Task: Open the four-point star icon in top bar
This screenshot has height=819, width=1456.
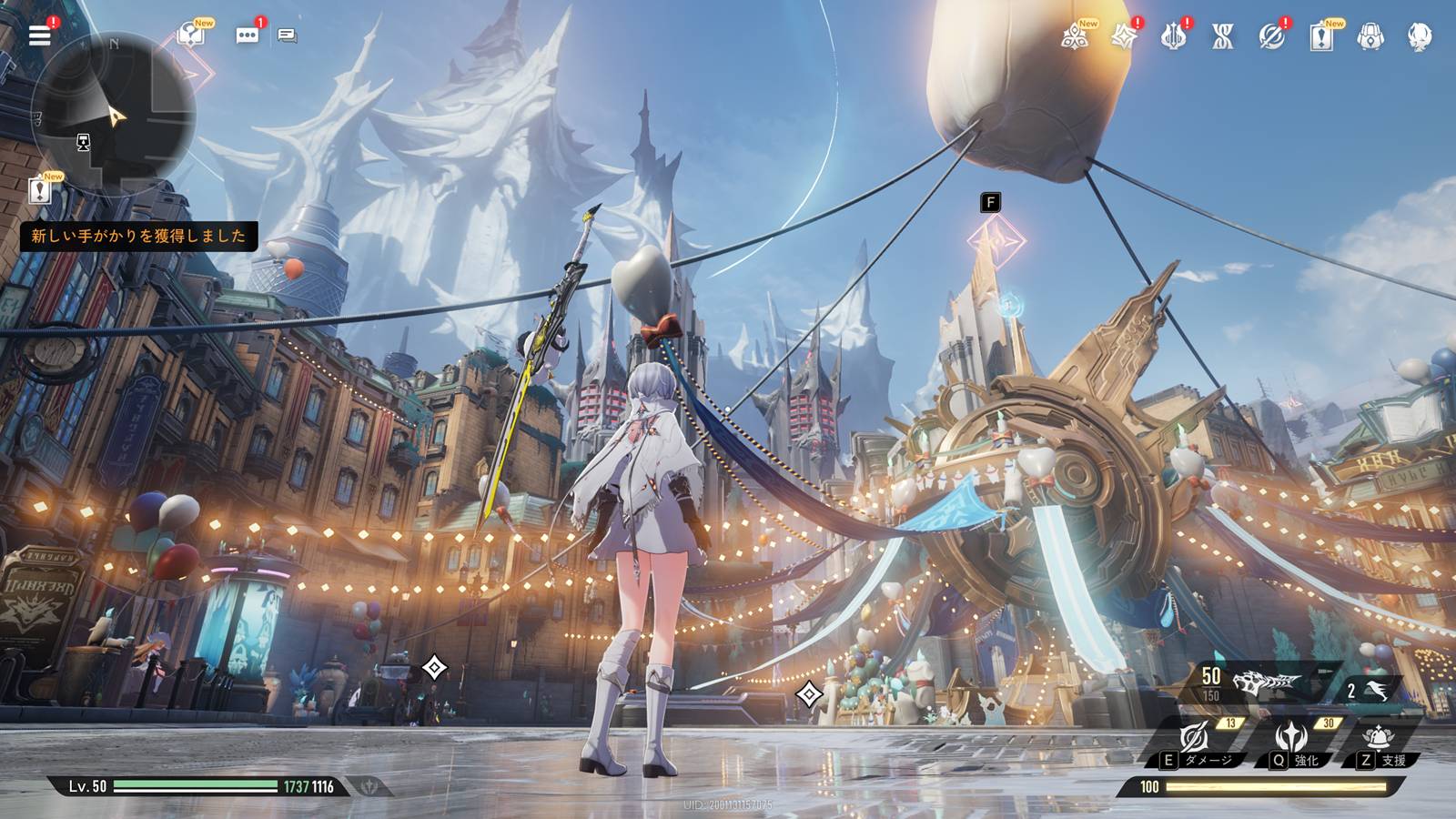Action: pyautogui.click(x=1124, y=36)
